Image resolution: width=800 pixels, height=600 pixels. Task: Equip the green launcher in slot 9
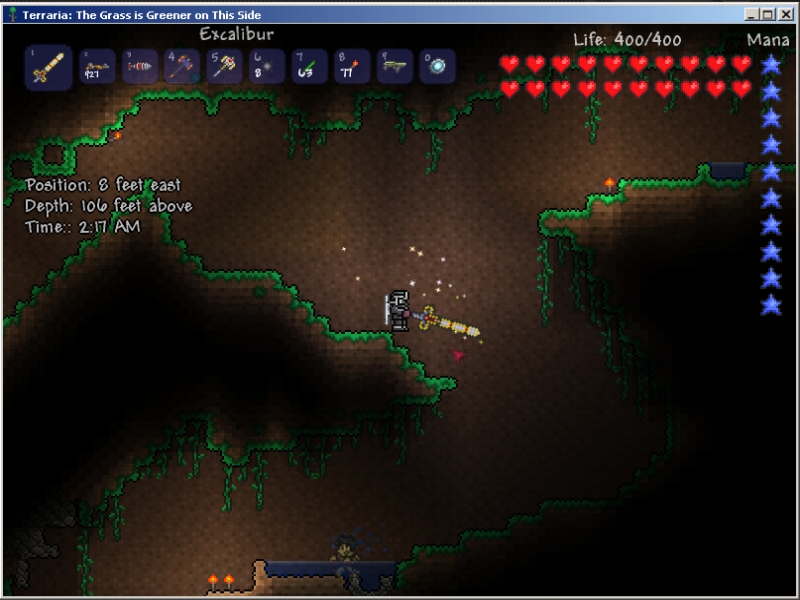click(x=394, y=67)
